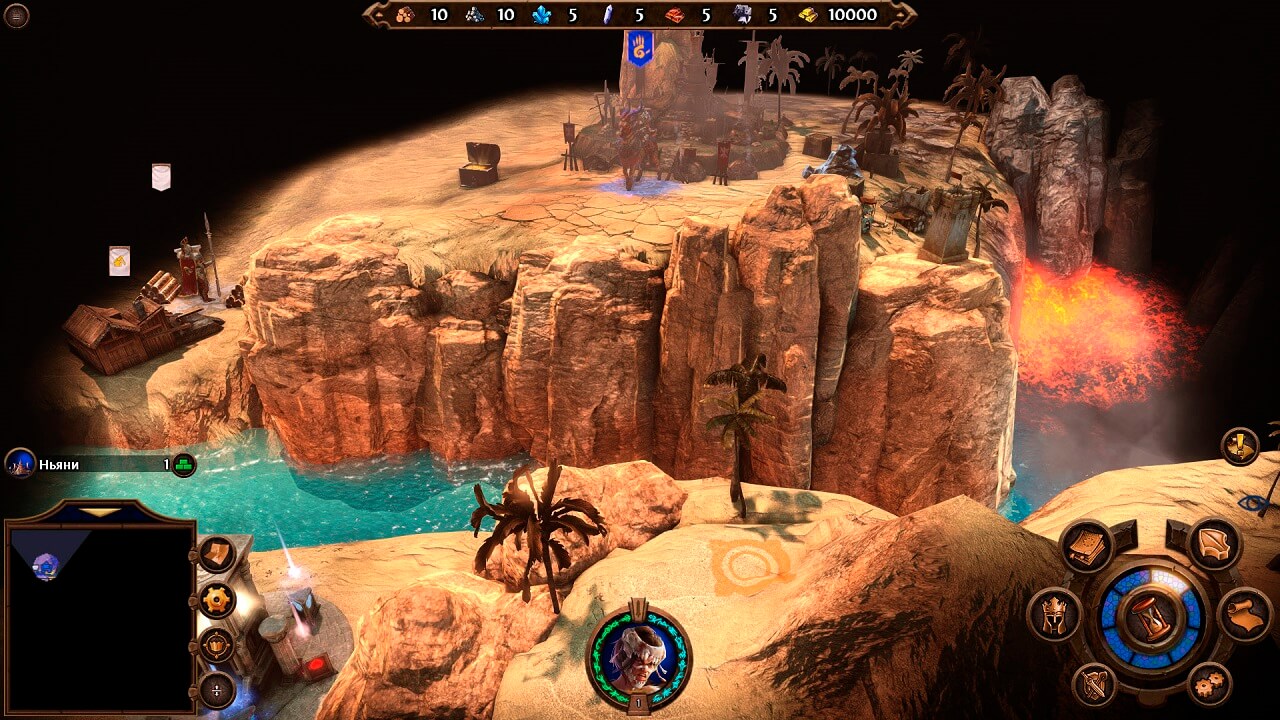Click the twin gears button on the wheel
Image resolution: width=1280 pixels, height=720 pixels.
tap(1211, 684)
